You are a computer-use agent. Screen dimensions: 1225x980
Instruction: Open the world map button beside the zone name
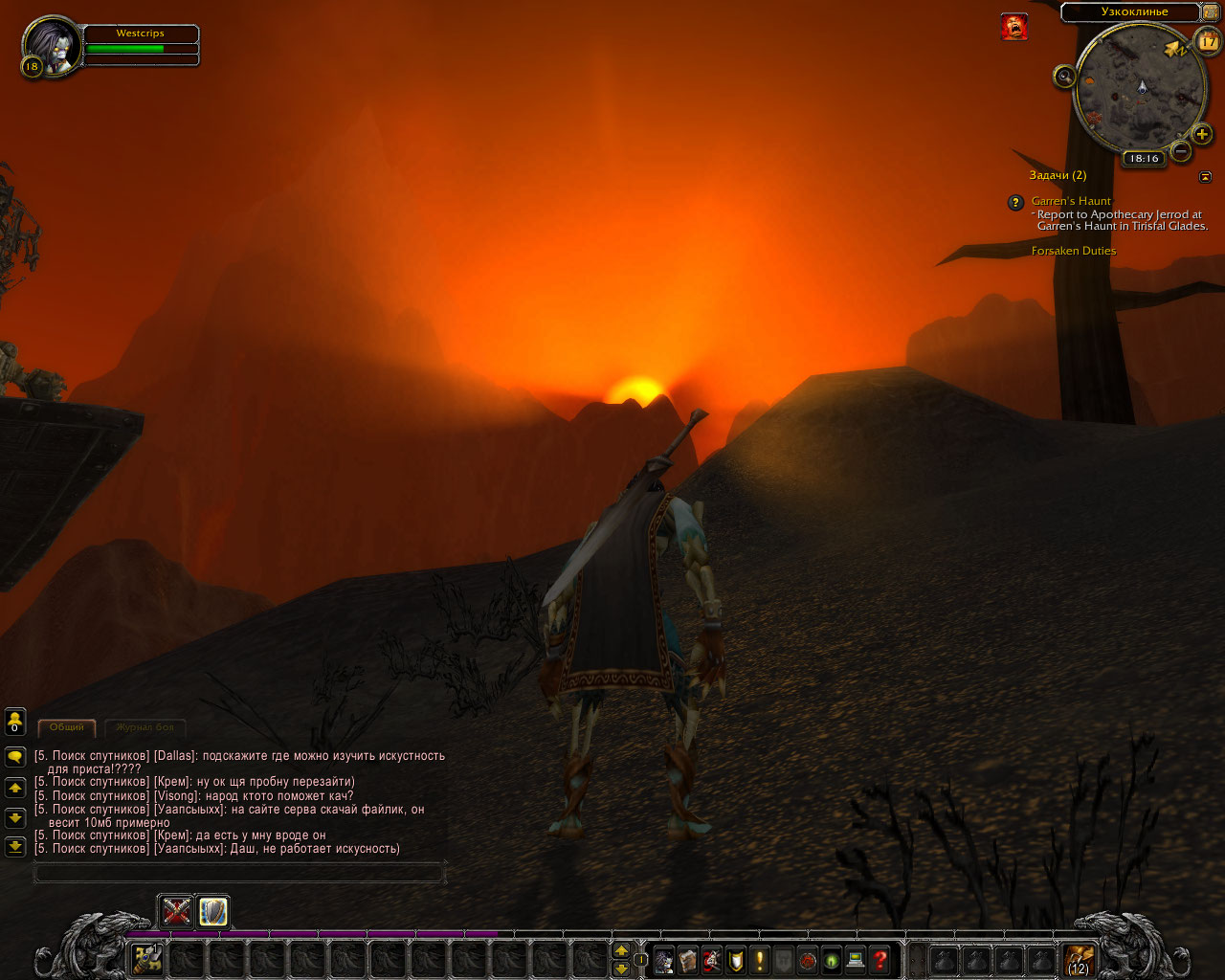click(x=1210, y=12)
